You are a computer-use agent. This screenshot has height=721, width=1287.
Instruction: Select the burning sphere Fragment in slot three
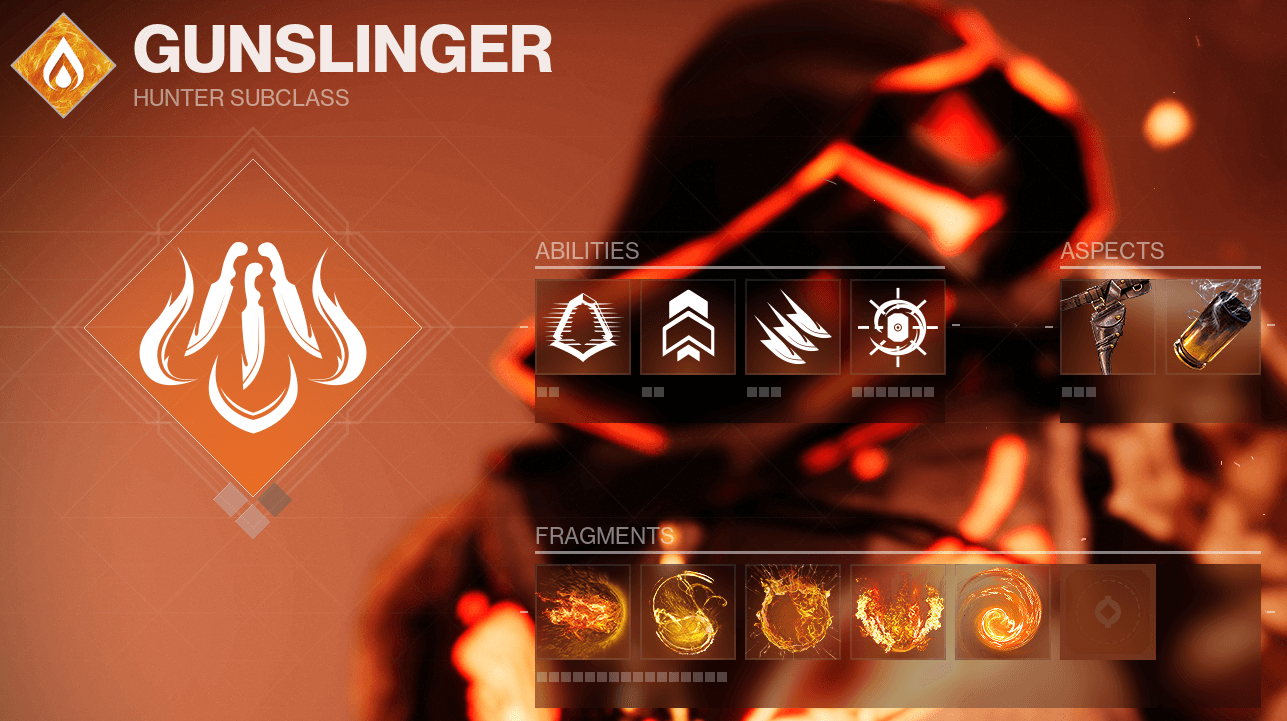click(x=792, y=612)
